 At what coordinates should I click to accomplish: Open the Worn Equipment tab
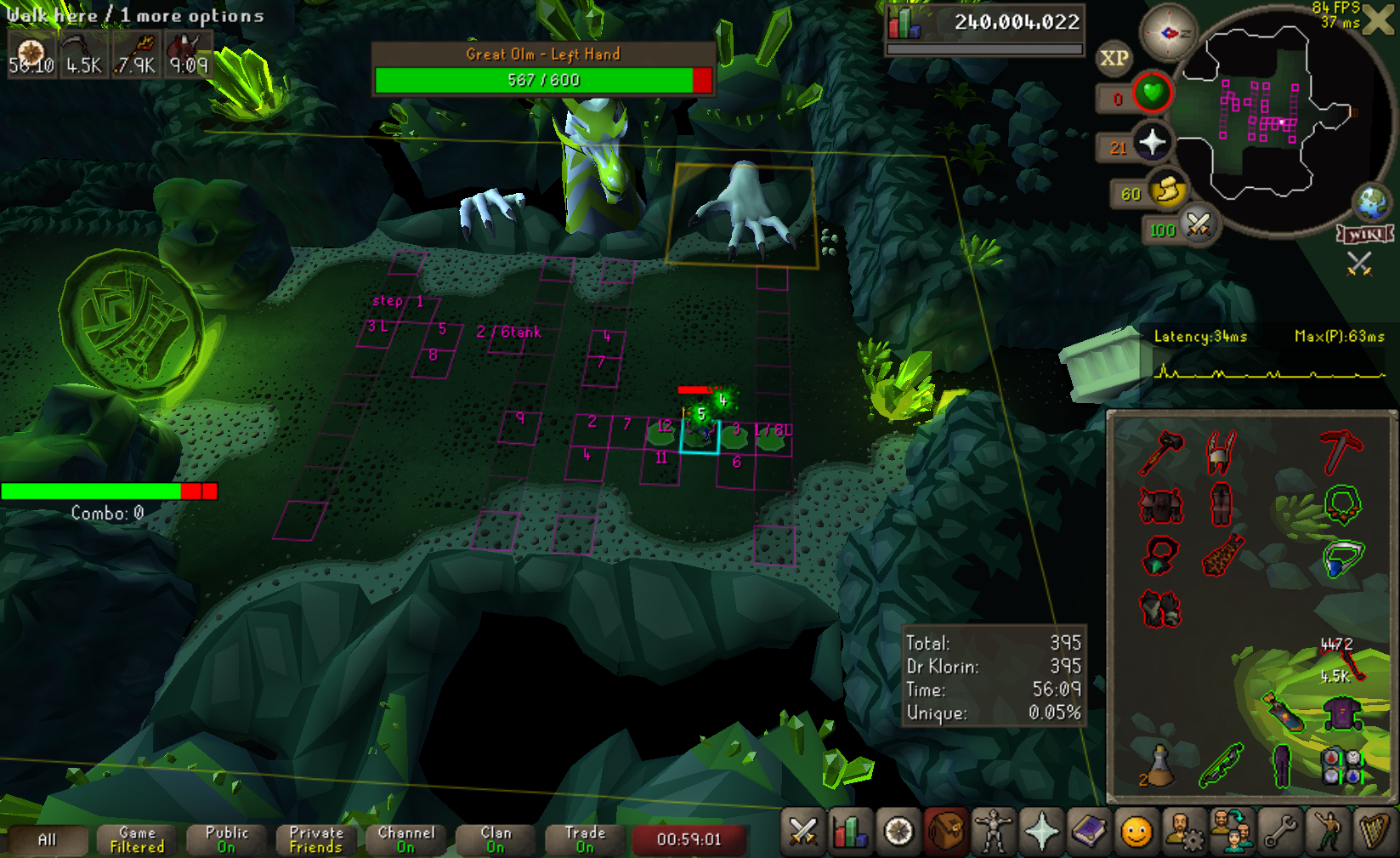[993, 832]
